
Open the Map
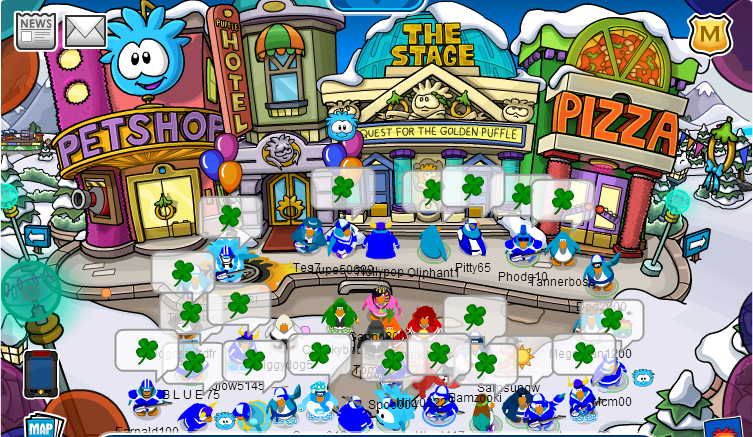click(40, 425)
